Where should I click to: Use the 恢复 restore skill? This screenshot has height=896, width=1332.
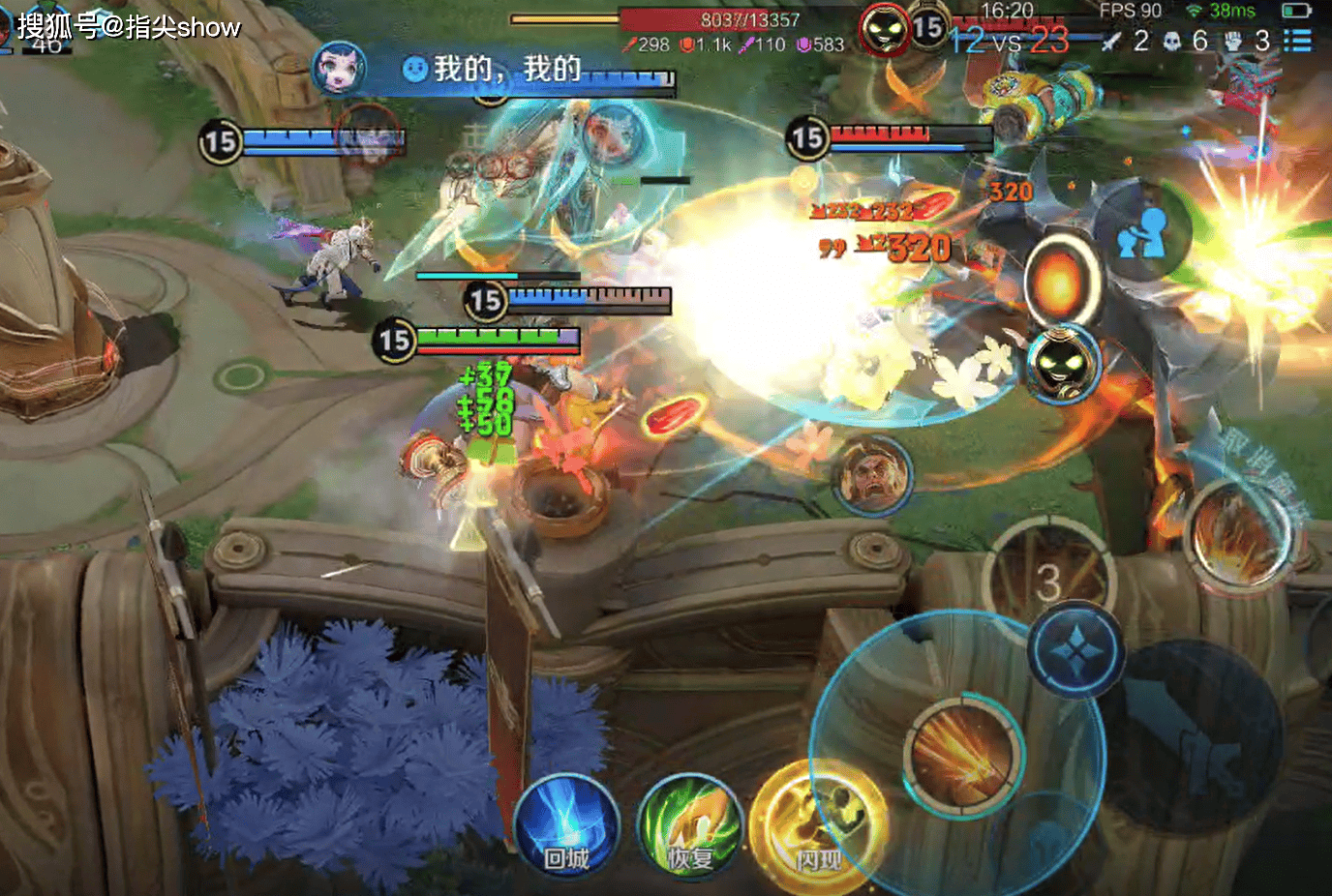(x=689, y=829)
